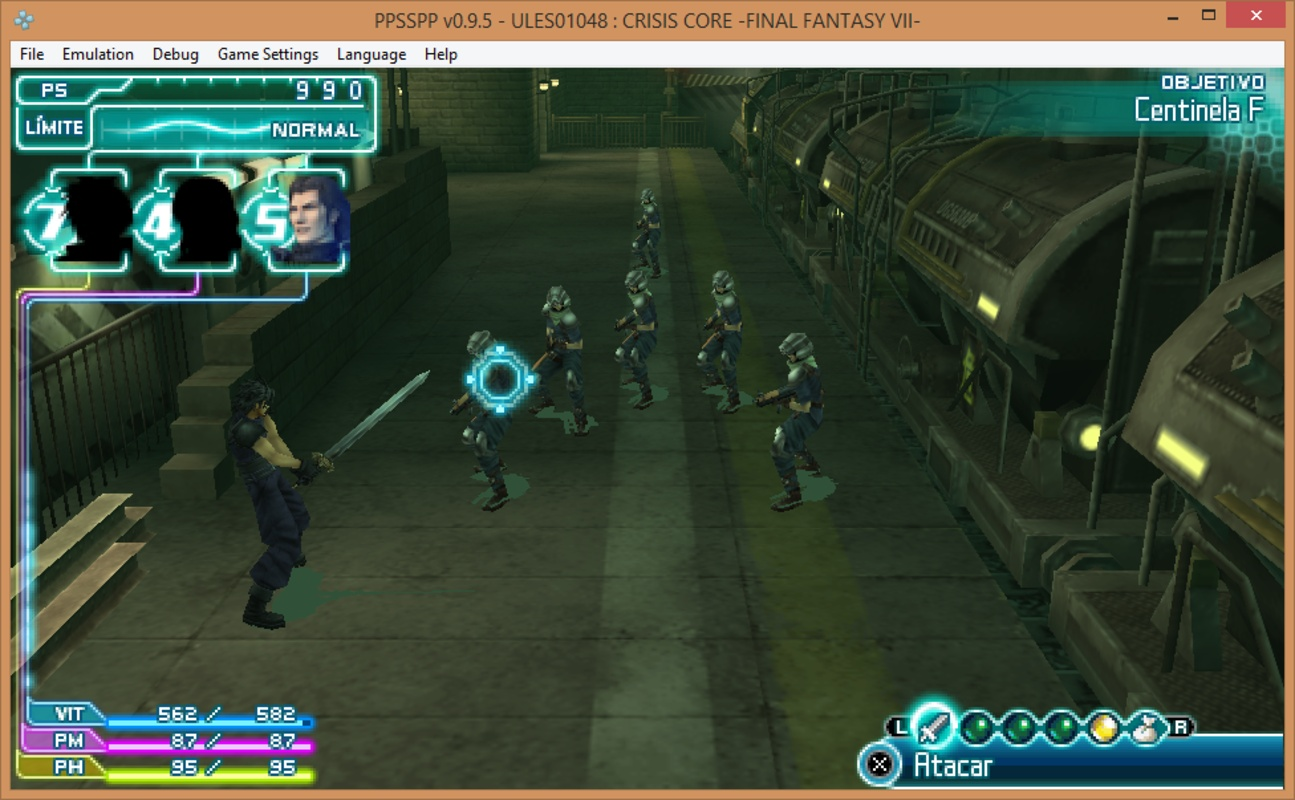This screenshot has width=1295, height=800.
Task: Open the Language menu
Action: pyautogui.click(x=370, y=54)
